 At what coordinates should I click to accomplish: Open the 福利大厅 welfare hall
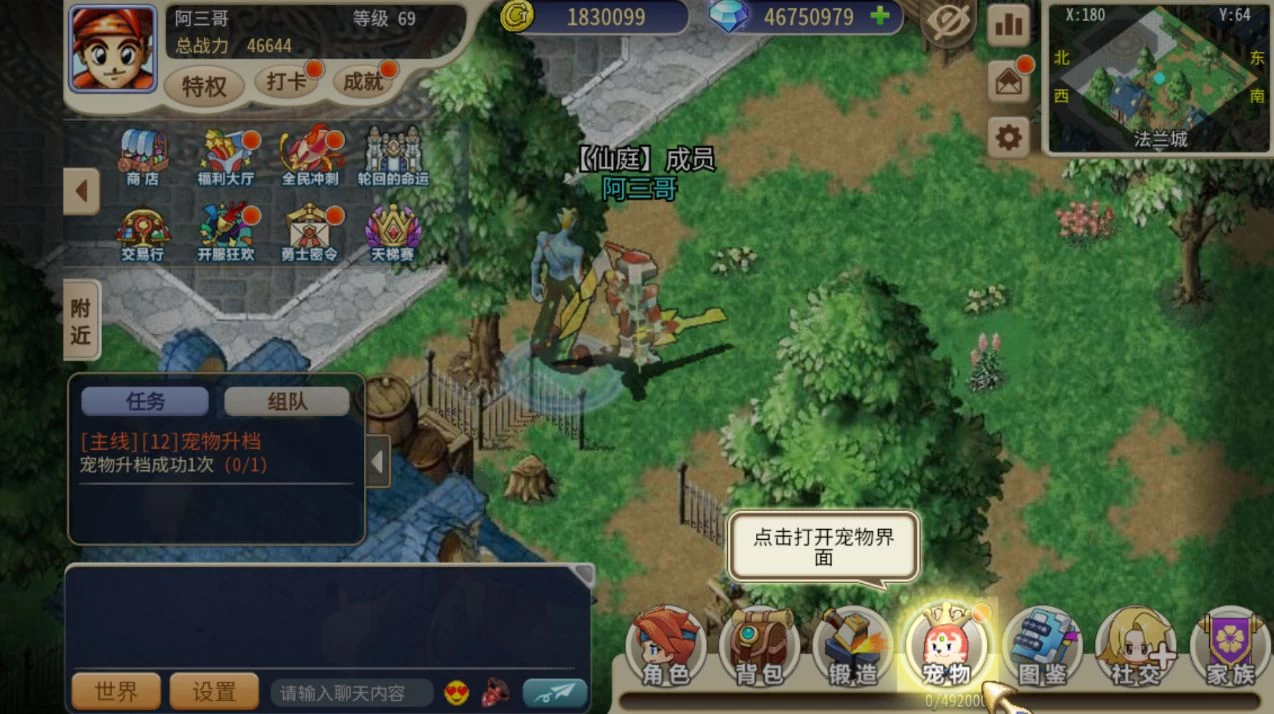[226, 157]
